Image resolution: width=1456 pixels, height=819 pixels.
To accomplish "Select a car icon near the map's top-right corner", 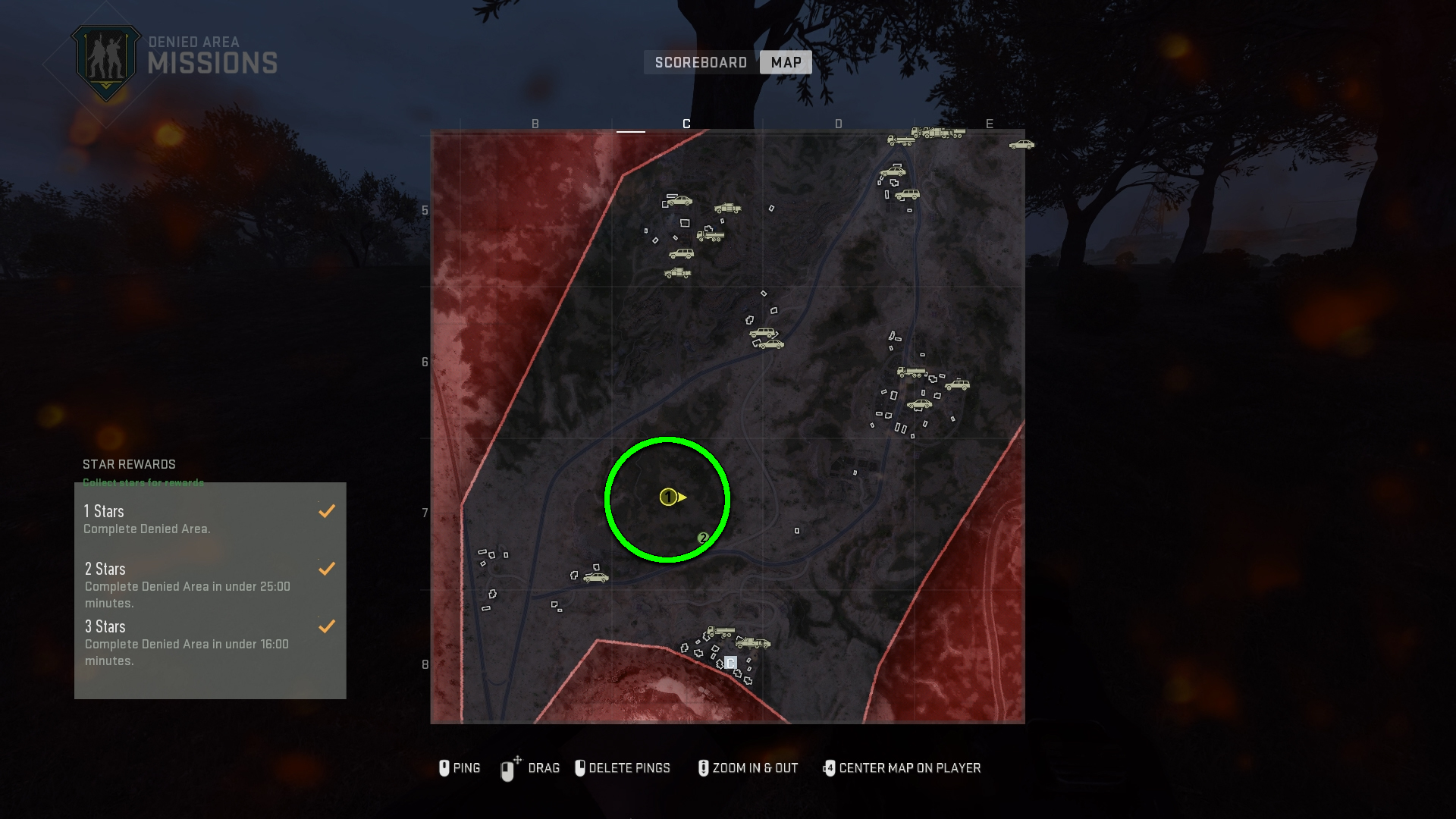I will pyautogui.click(x=1020, y=143).
